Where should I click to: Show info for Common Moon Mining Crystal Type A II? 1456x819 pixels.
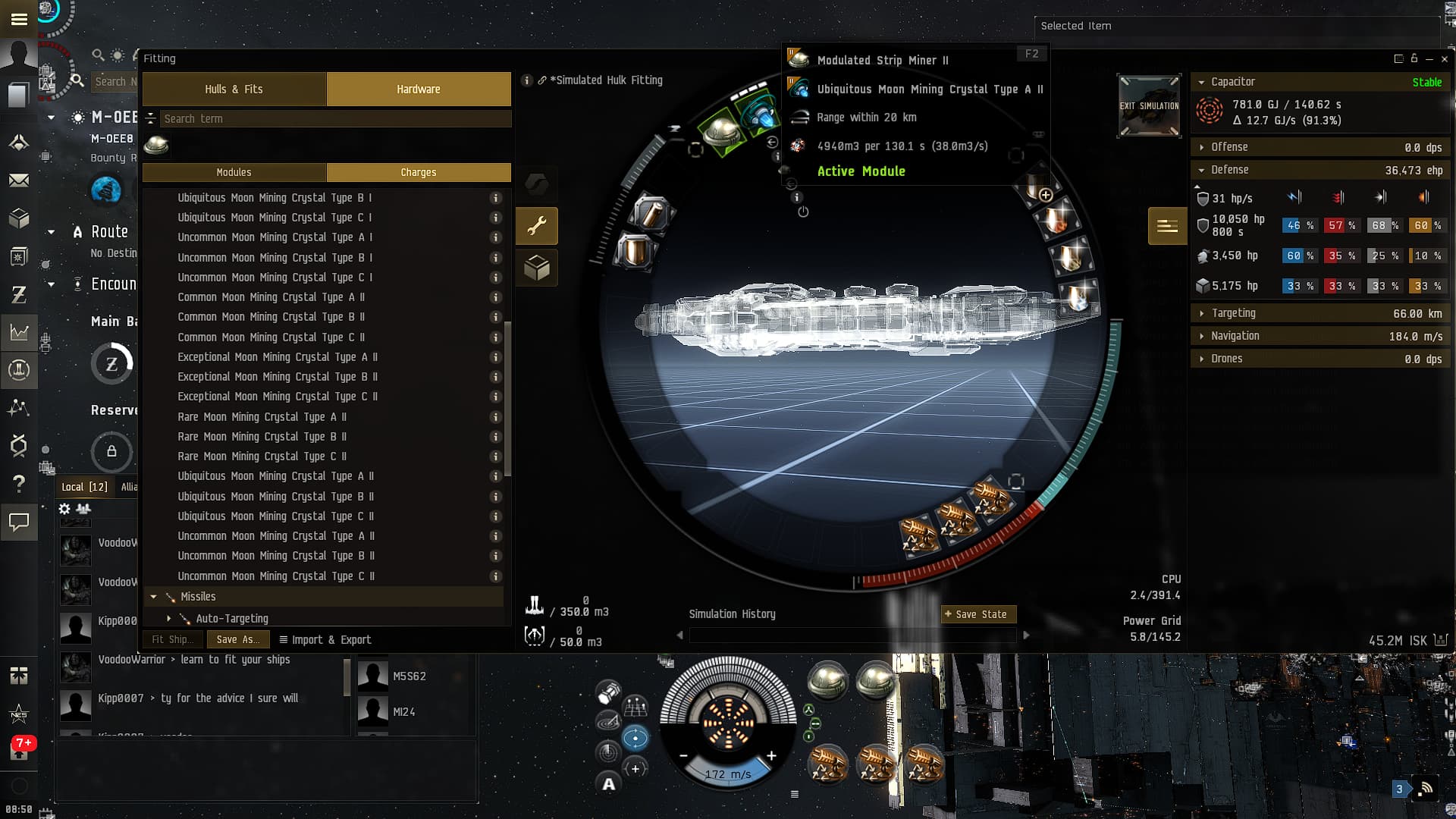coord(496,297)
